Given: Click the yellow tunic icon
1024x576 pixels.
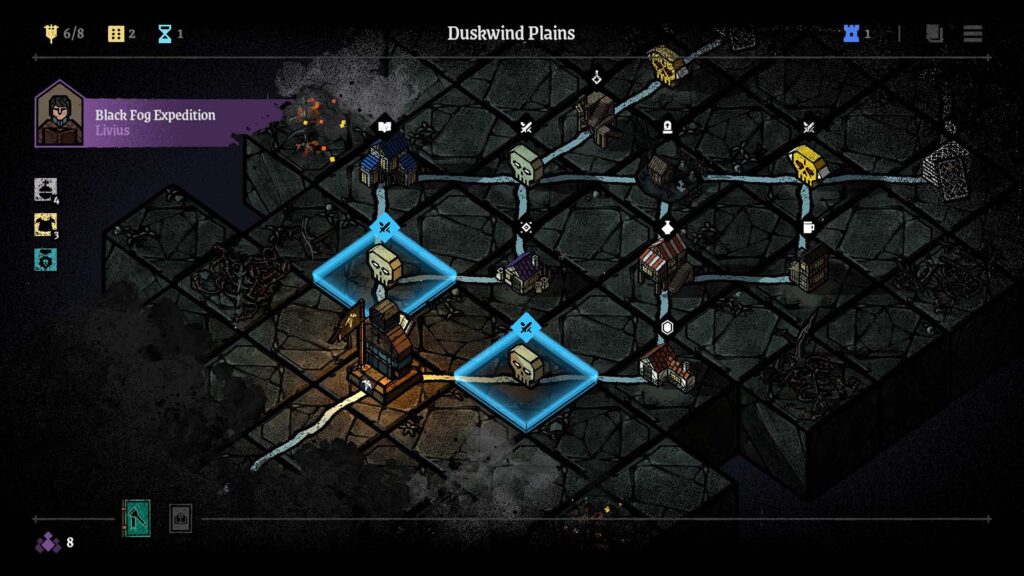Looking at the screenshot, I should 46,225.
